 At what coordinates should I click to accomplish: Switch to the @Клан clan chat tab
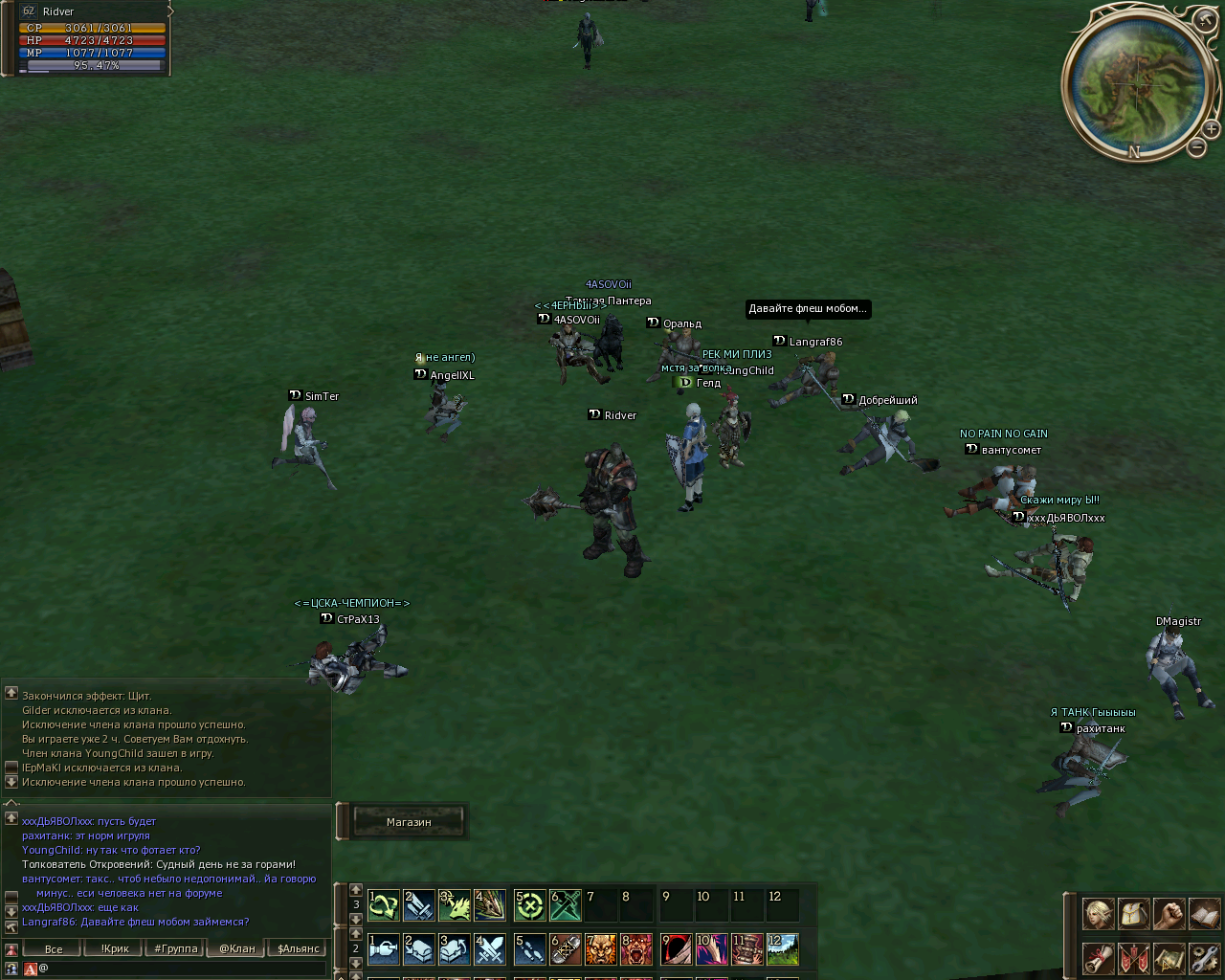[237, 948]
